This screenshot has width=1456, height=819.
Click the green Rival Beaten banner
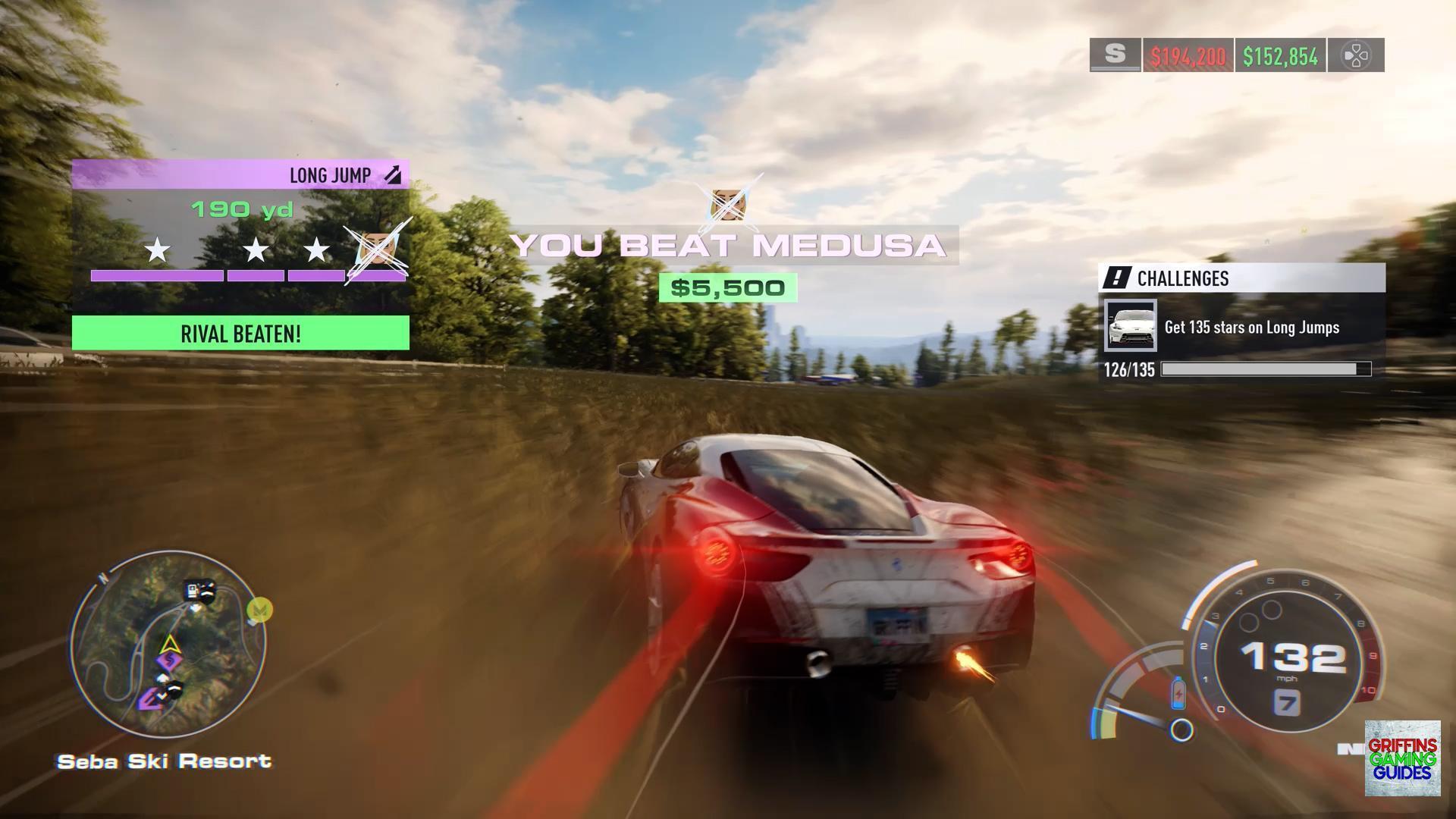pos(240,334)
